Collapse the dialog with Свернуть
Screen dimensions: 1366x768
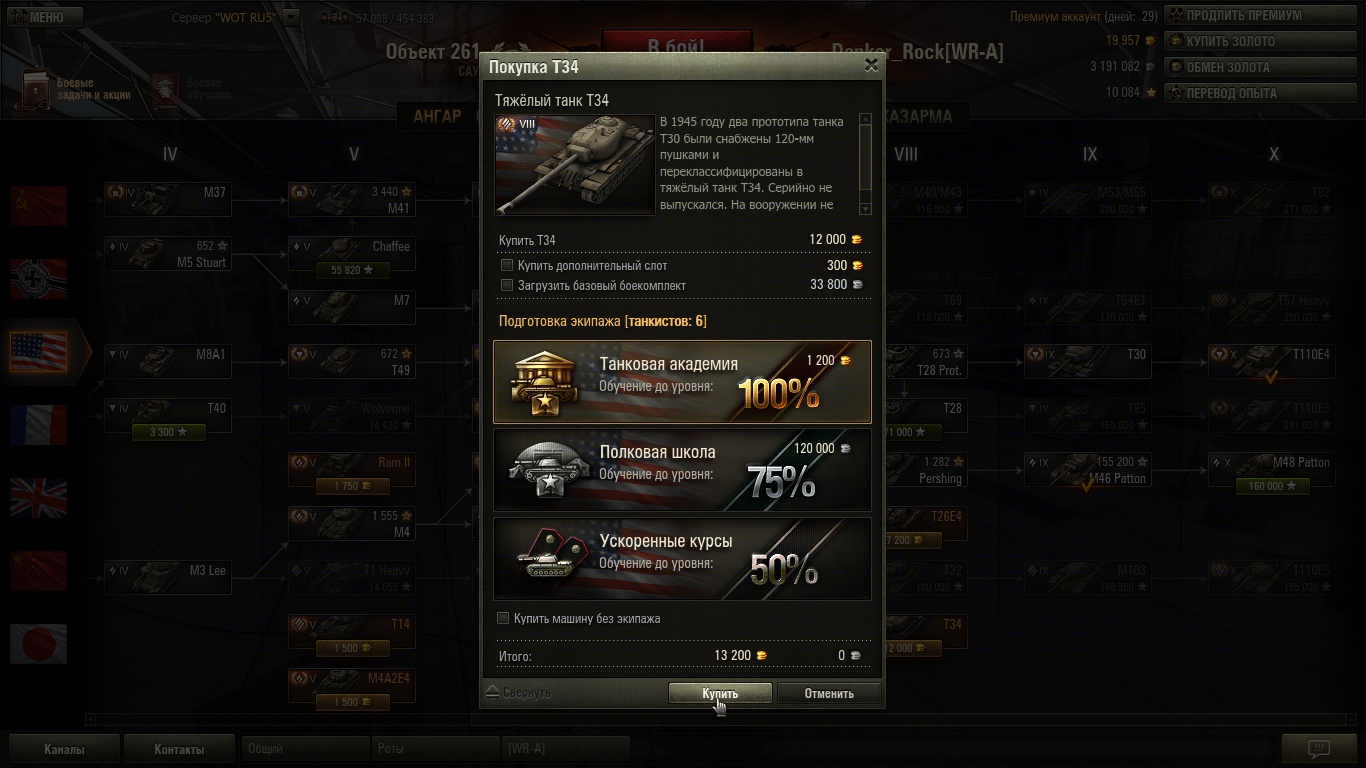pyautogui.click(x=519, y=692)
